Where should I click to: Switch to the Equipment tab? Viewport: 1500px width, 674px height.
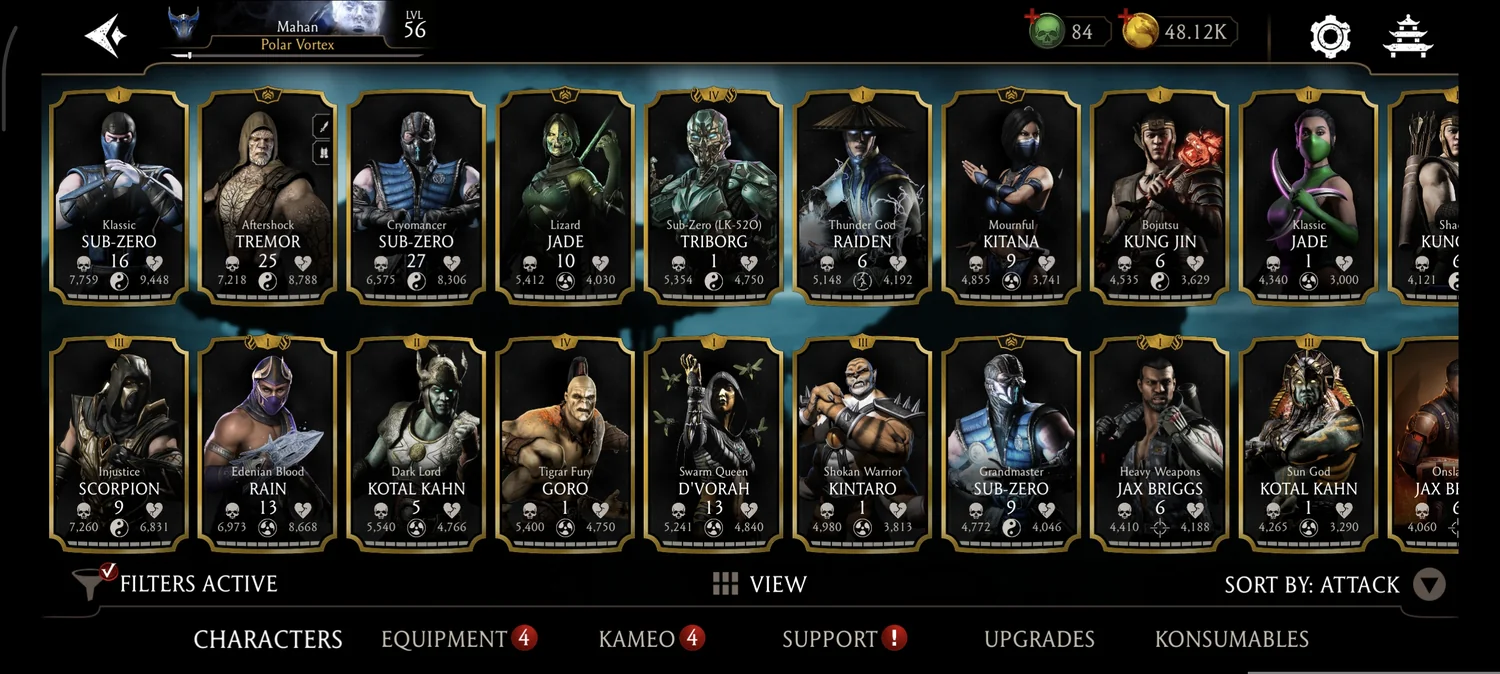tap(445, 639)
